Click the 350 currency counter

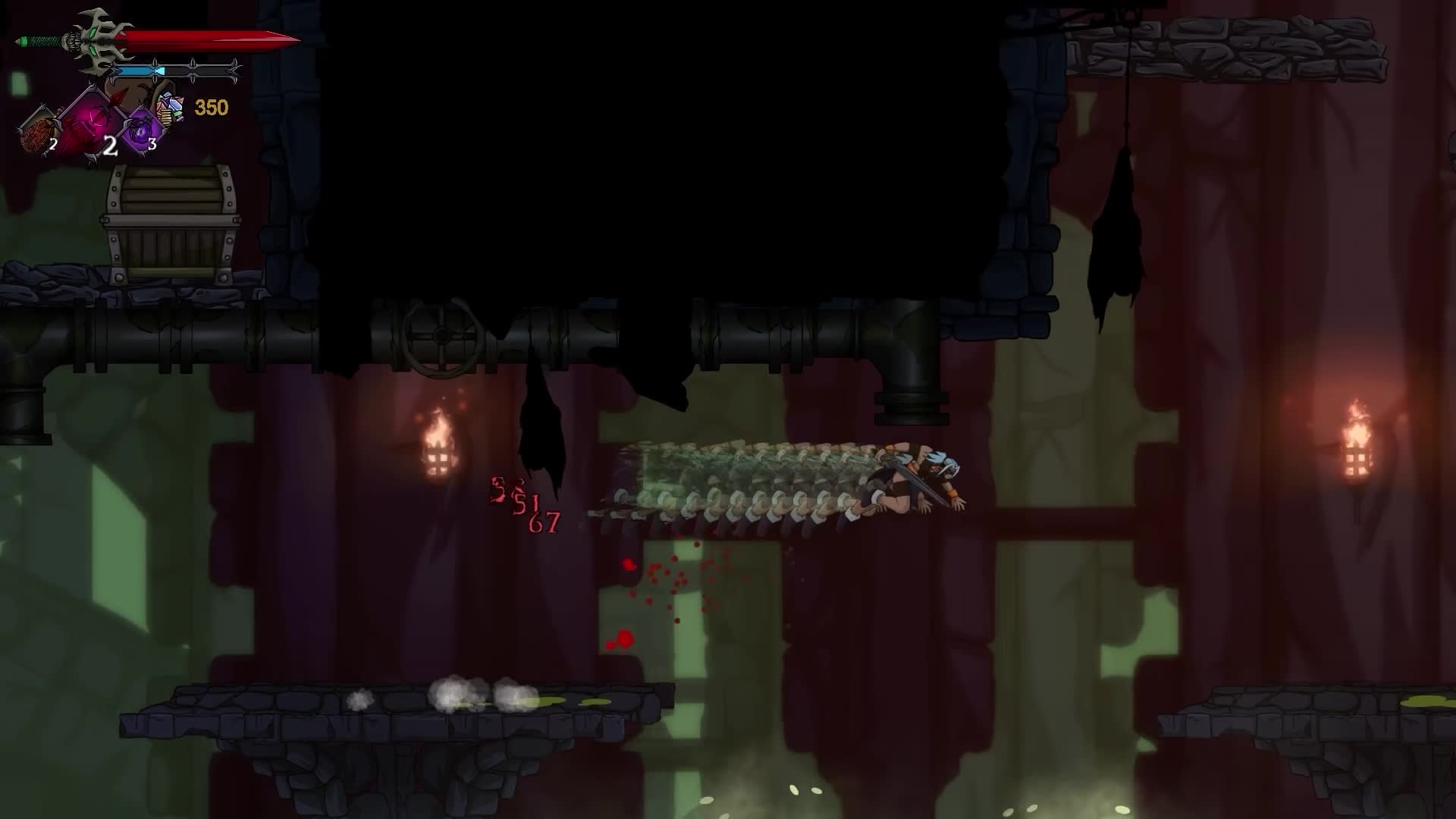[x=212, y=108]
